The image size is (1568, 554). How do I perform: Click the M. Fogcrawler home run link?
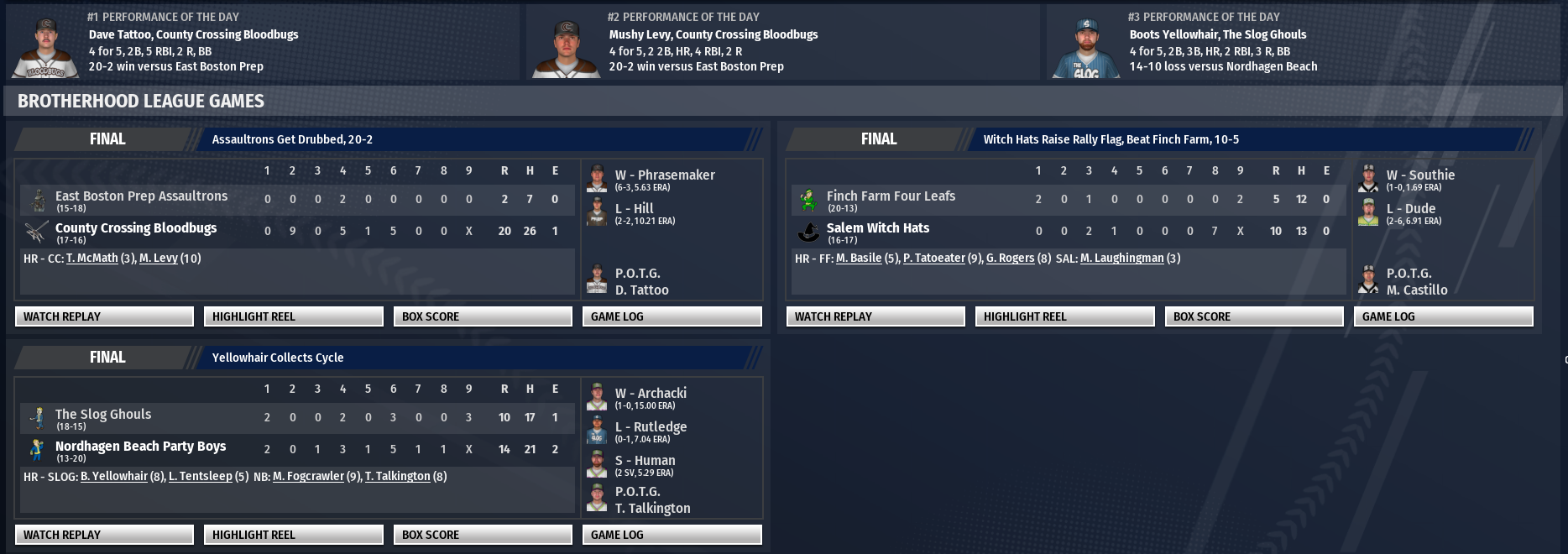coord(308,477)
